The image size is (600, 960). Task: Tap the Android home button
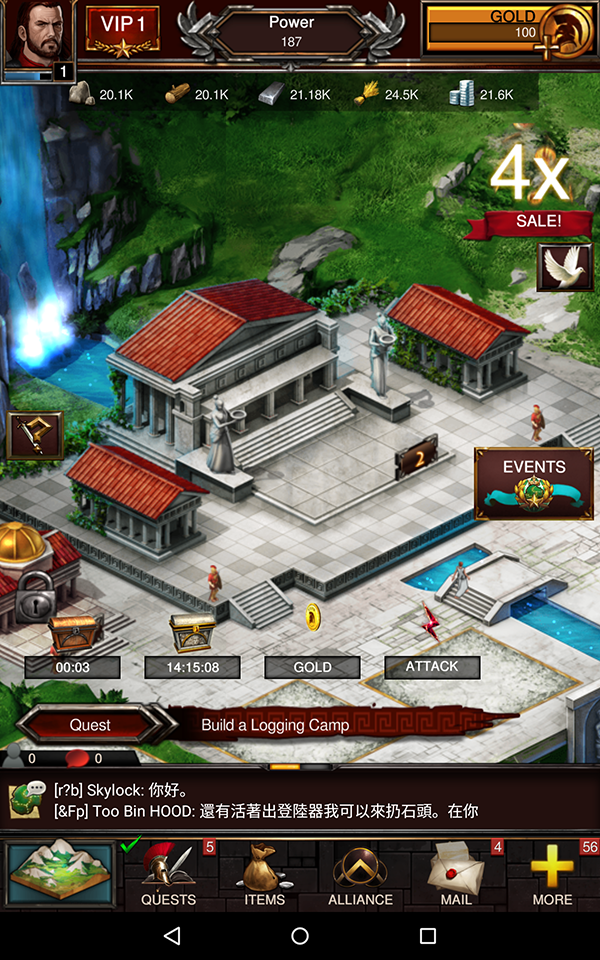tap(300, 936)
